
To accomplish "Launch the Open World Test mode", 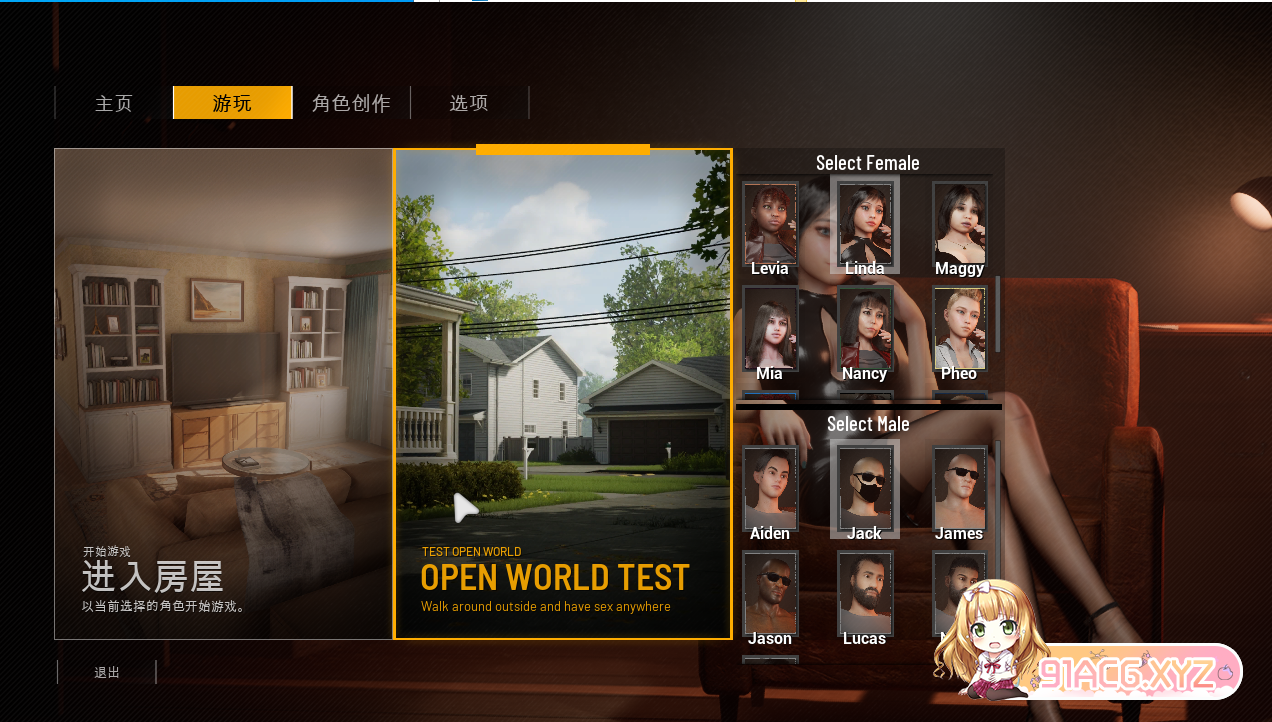I will [x=563, y=393].
